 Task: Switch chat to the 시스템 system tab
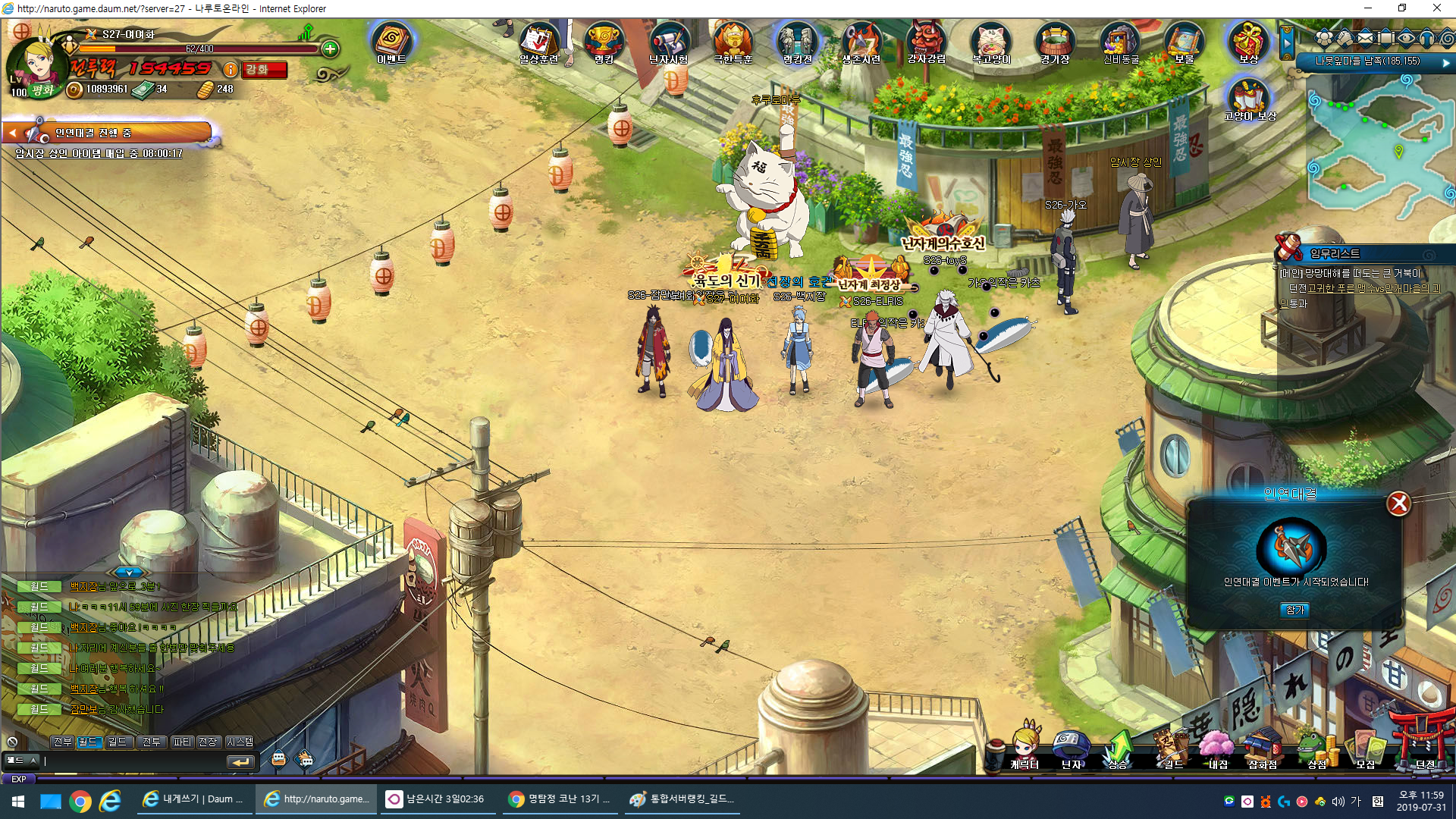(x=240, y=742)
